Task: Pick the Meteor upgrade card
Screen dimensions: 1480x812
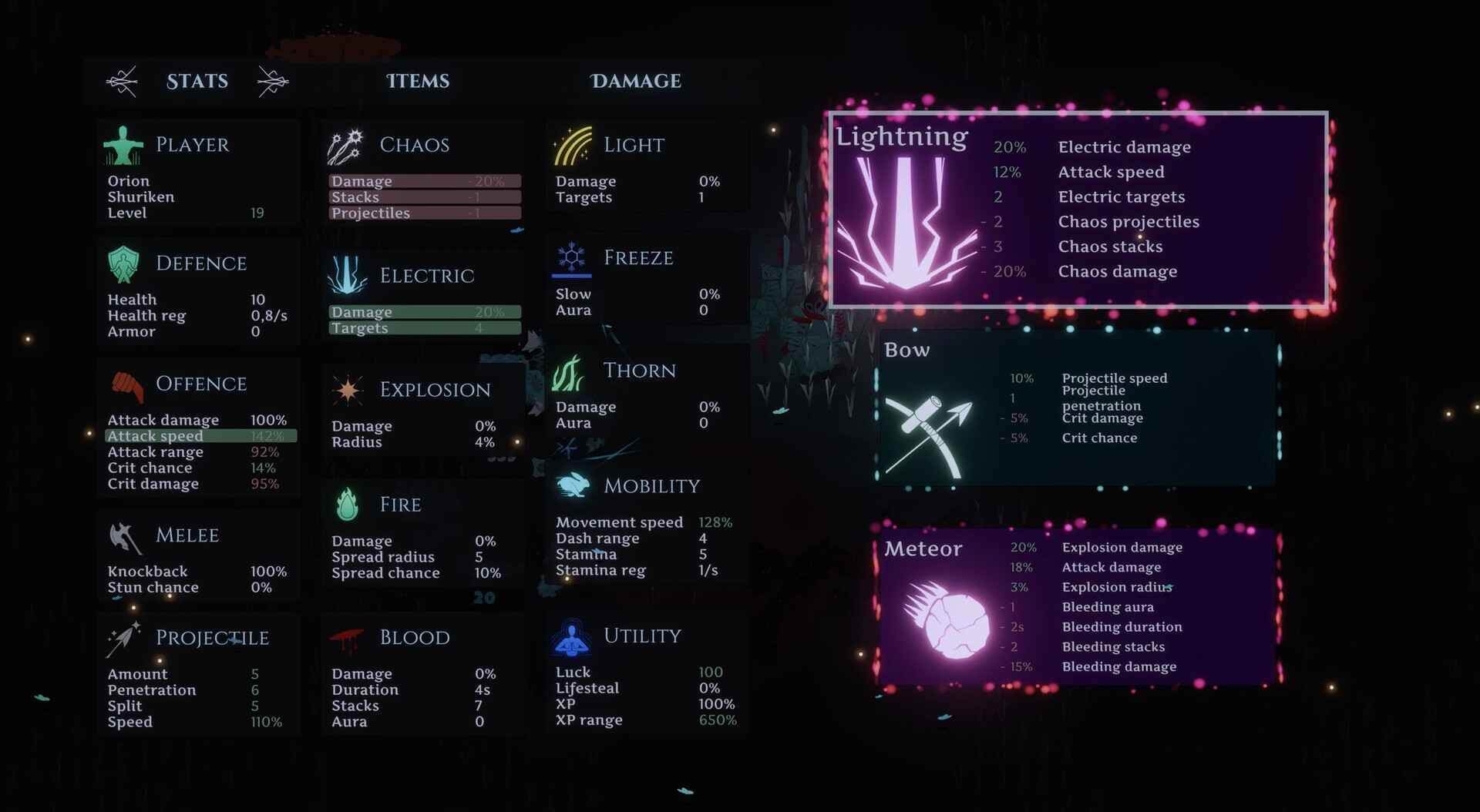Action: click(x=1078, y=607)
